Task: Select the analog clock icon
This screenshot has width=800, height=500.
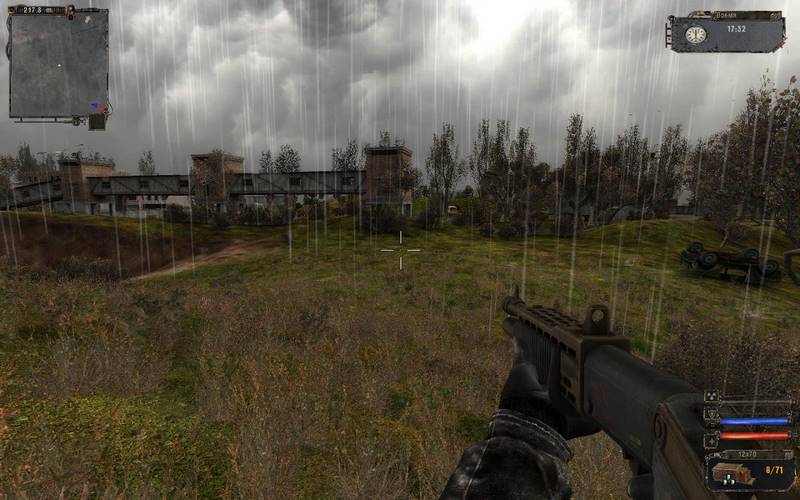Action: pos(695,35)
